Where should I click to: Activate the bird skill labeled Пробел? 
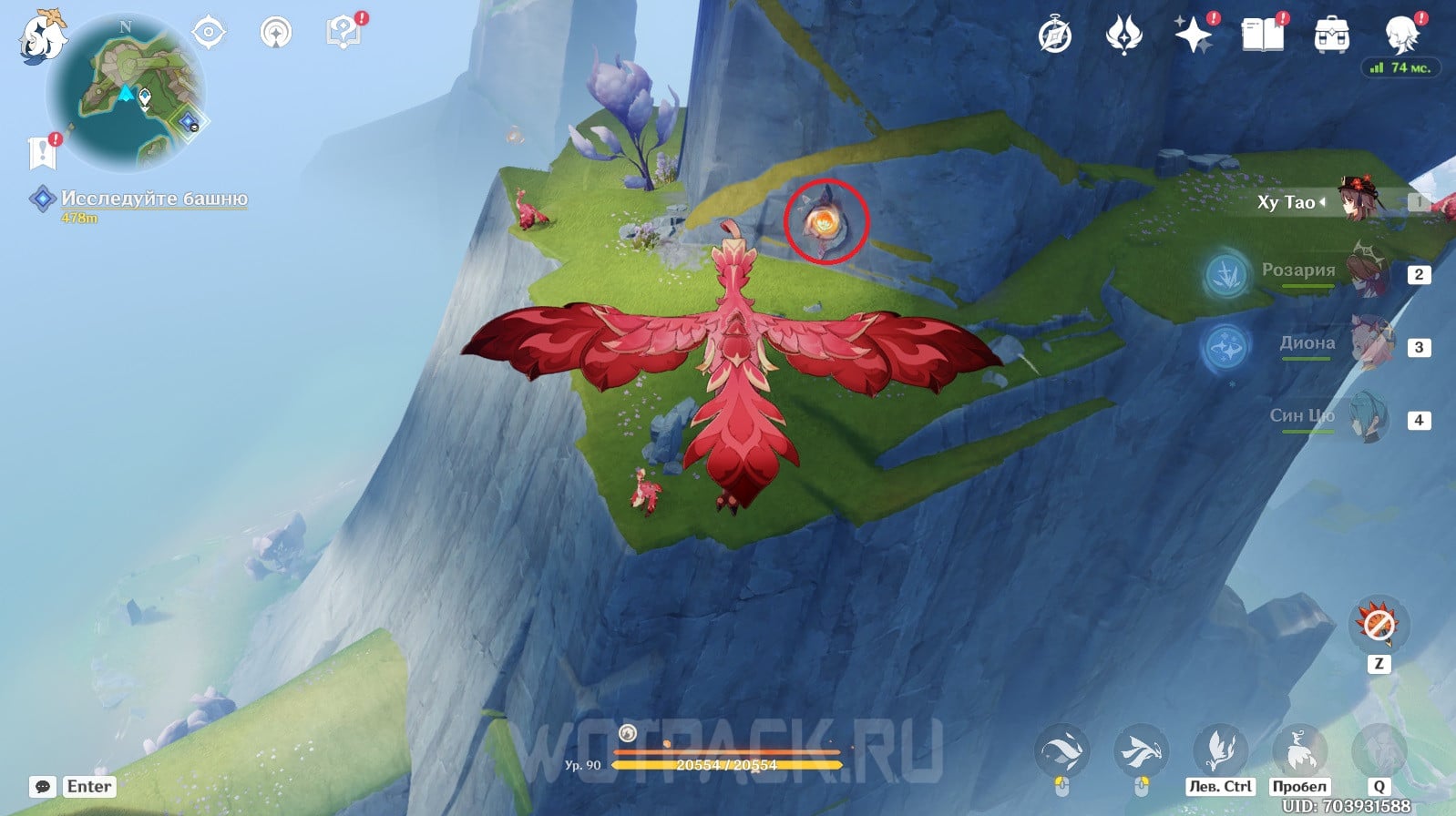(1299, 750)
